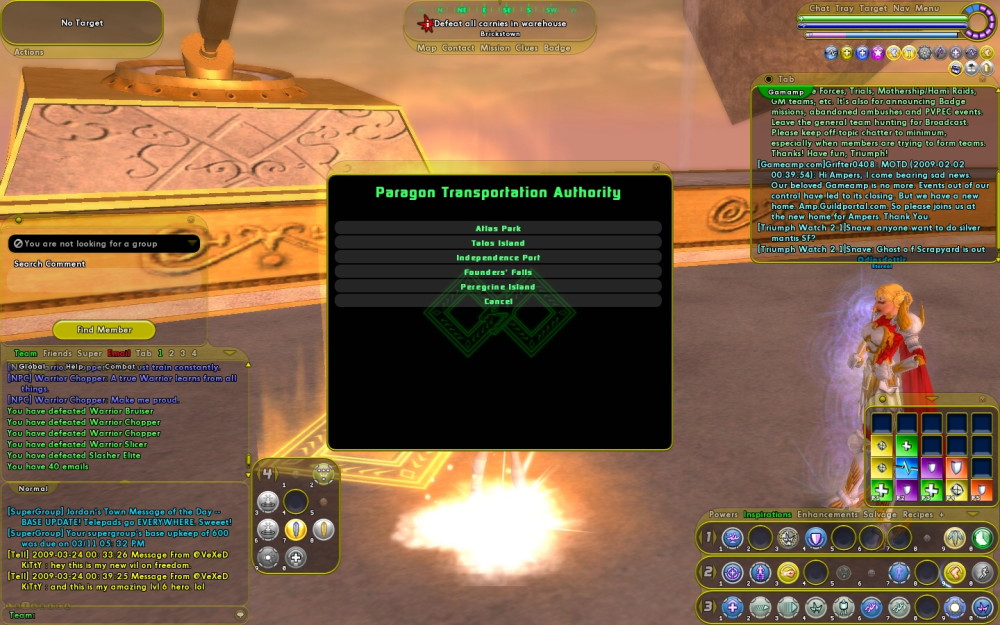Go to Peregrine Island

pyautogui.click(x=497, y=287)
